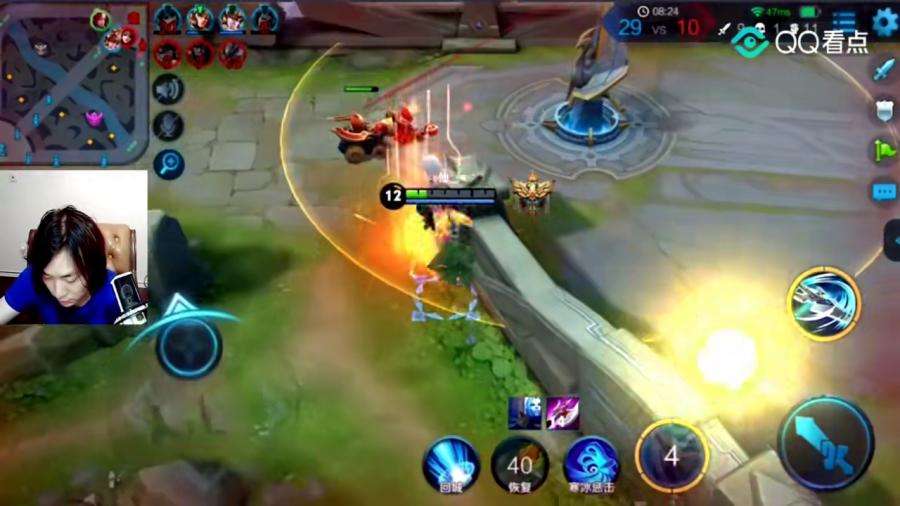Tap the shield retreat signal button
The height and width of the screenshot is (506, 900).
point(884,110)
